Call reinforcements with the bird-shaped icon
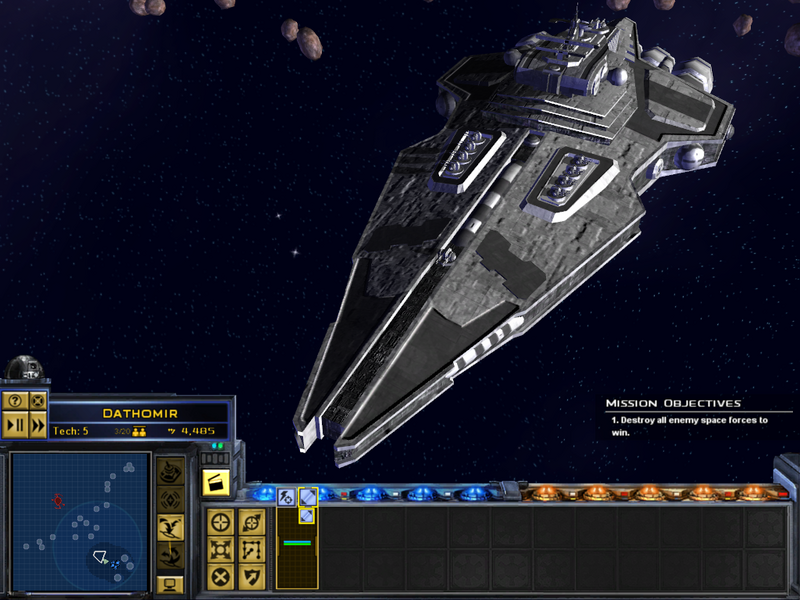Viewport: 800px width, 600px height. [x=172, y=525]
